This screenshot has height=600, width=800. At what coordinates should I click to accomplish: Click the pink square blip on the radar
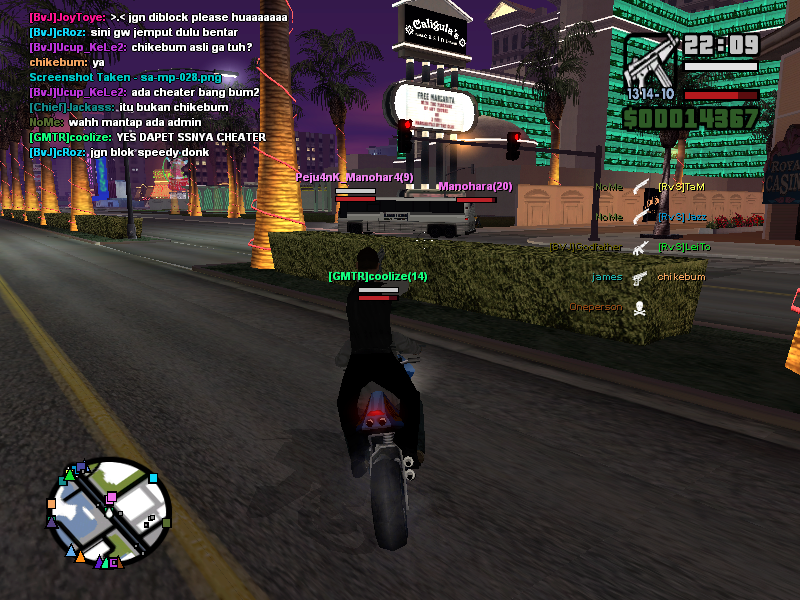pos(111,497)
